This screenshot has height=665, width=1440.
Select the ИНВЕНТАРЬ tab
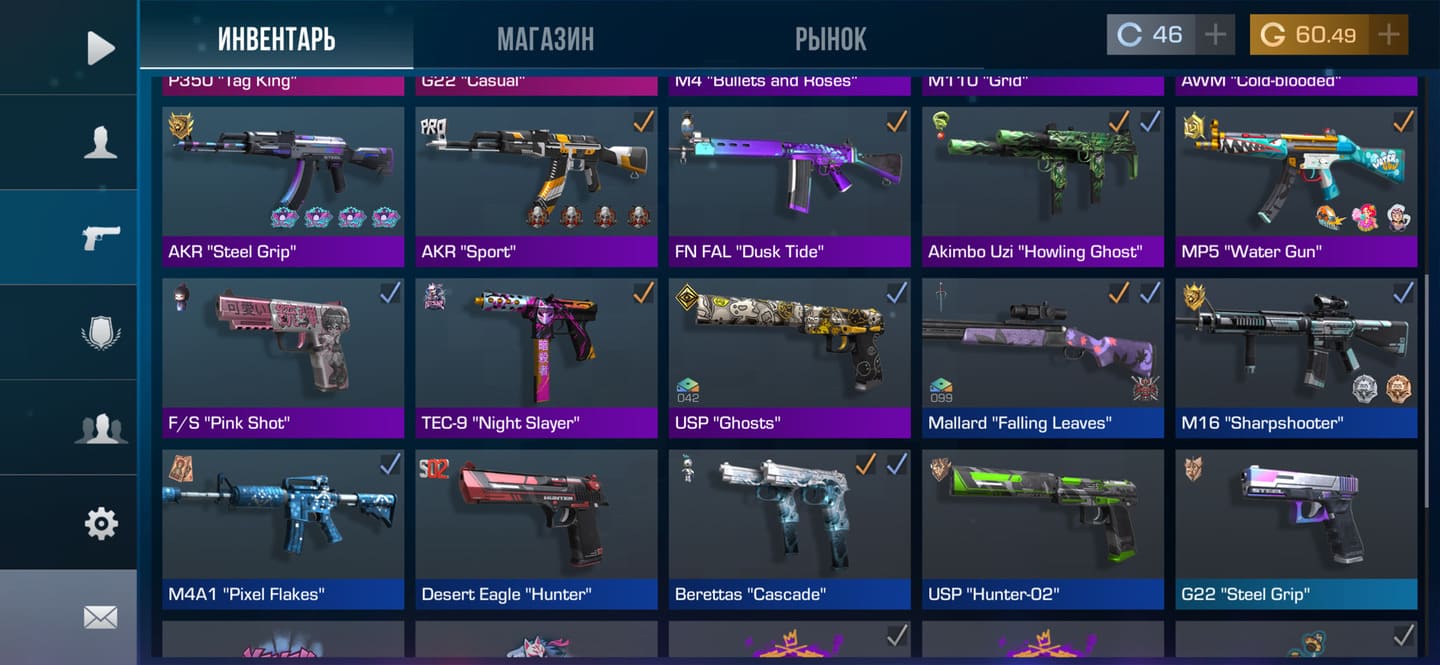(276, 39)
